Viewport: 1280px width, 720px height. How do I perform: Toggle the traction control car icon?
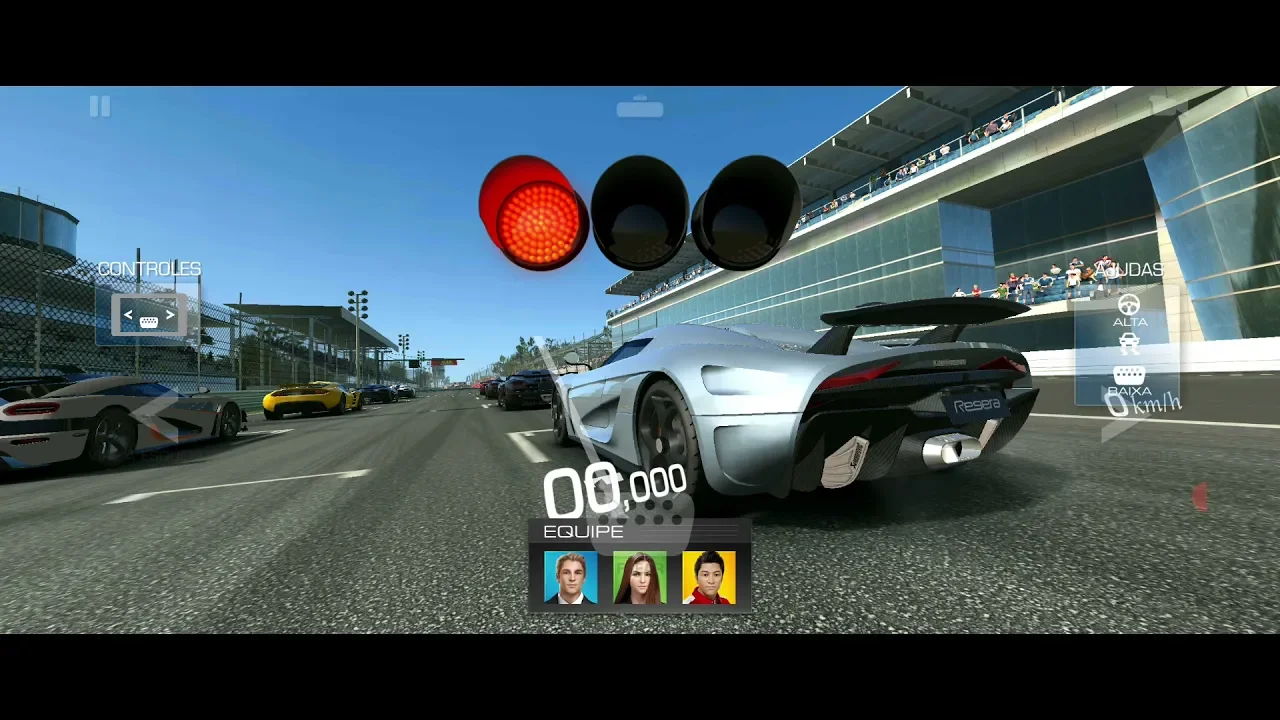click(1129, 344)
